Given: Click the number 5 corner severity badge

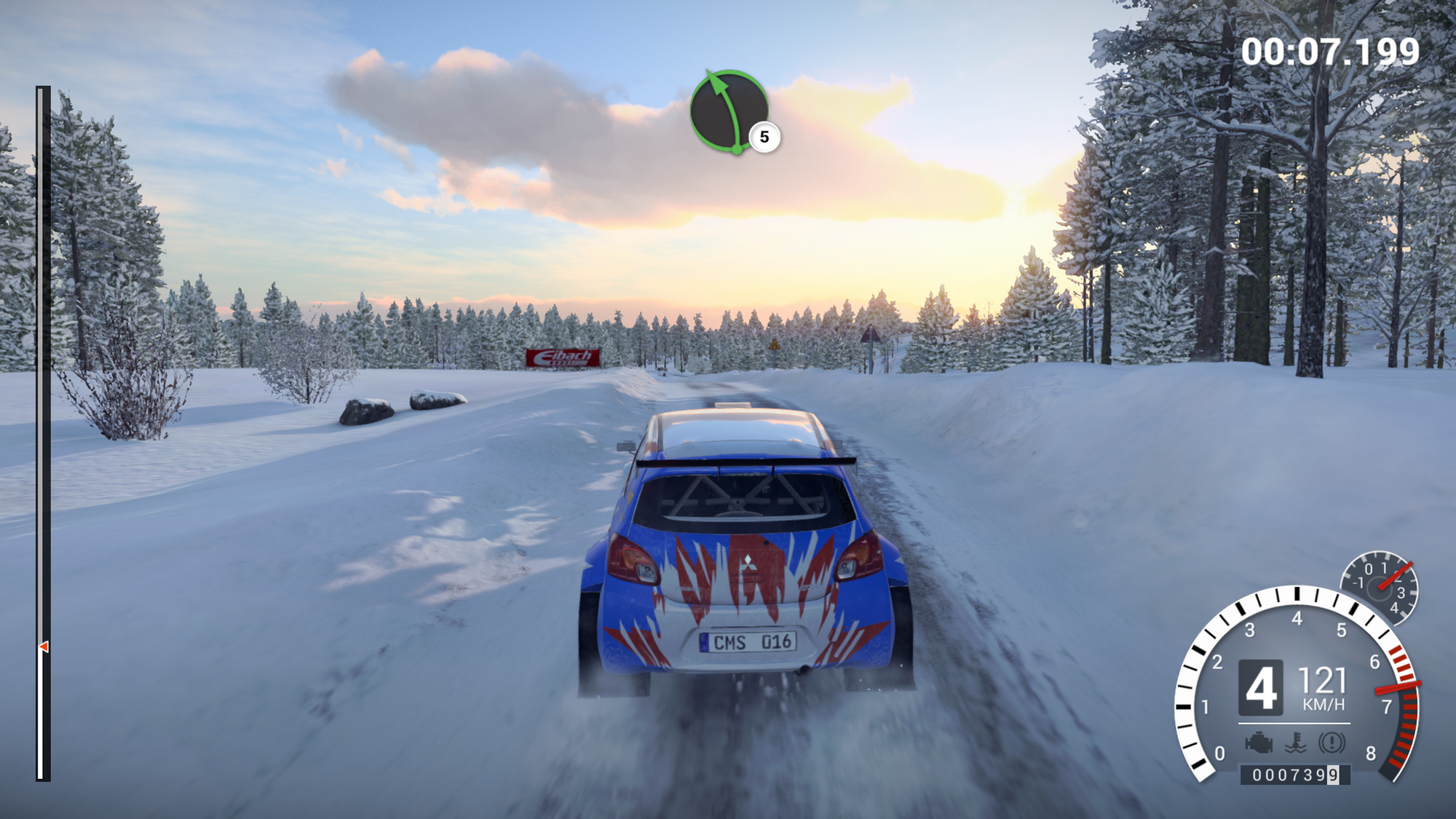Looking at the screenshot, I should coord(764,137).
